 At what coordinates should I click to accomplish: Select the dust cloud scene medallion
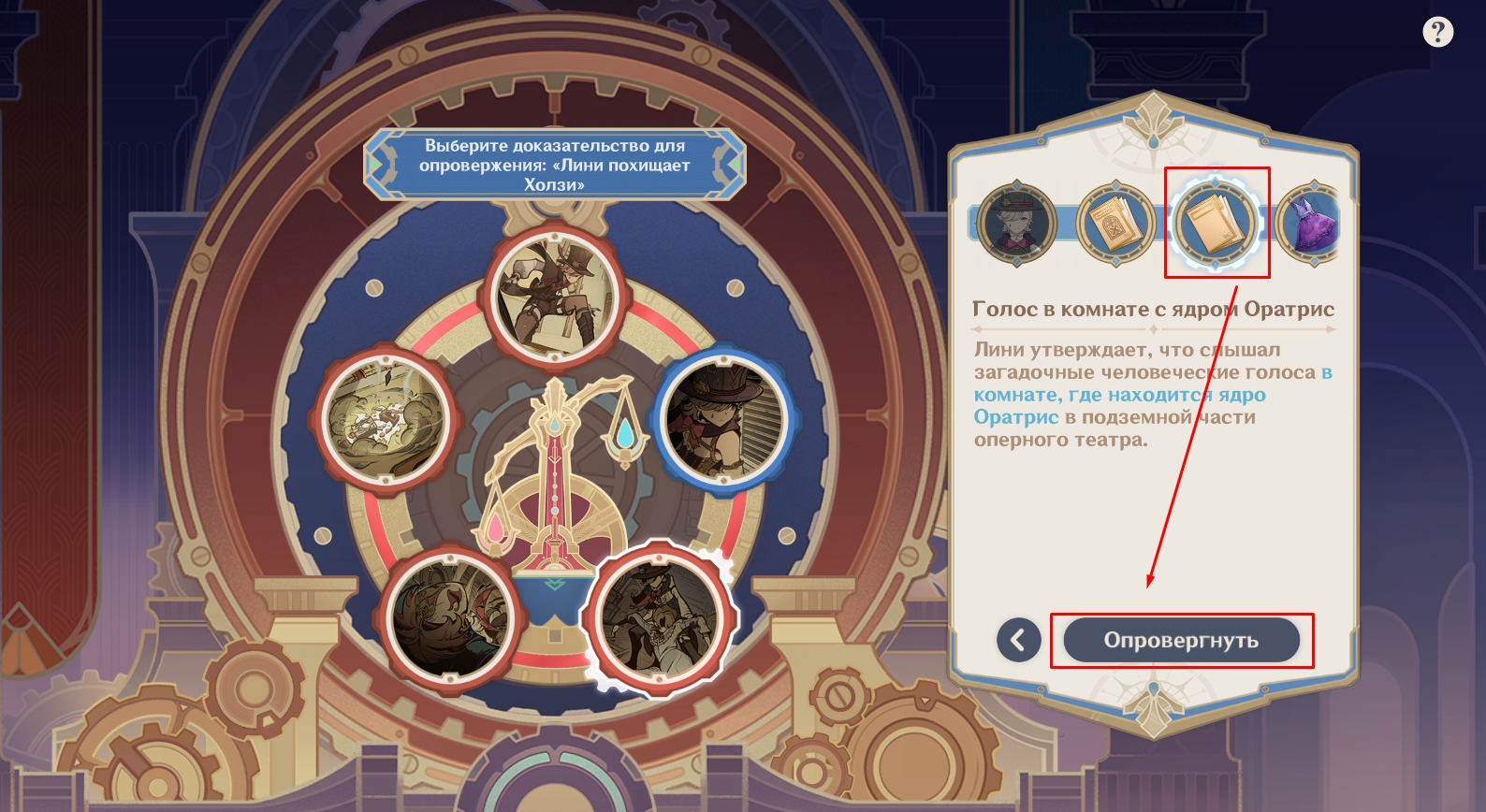click(x=386, y=417)
